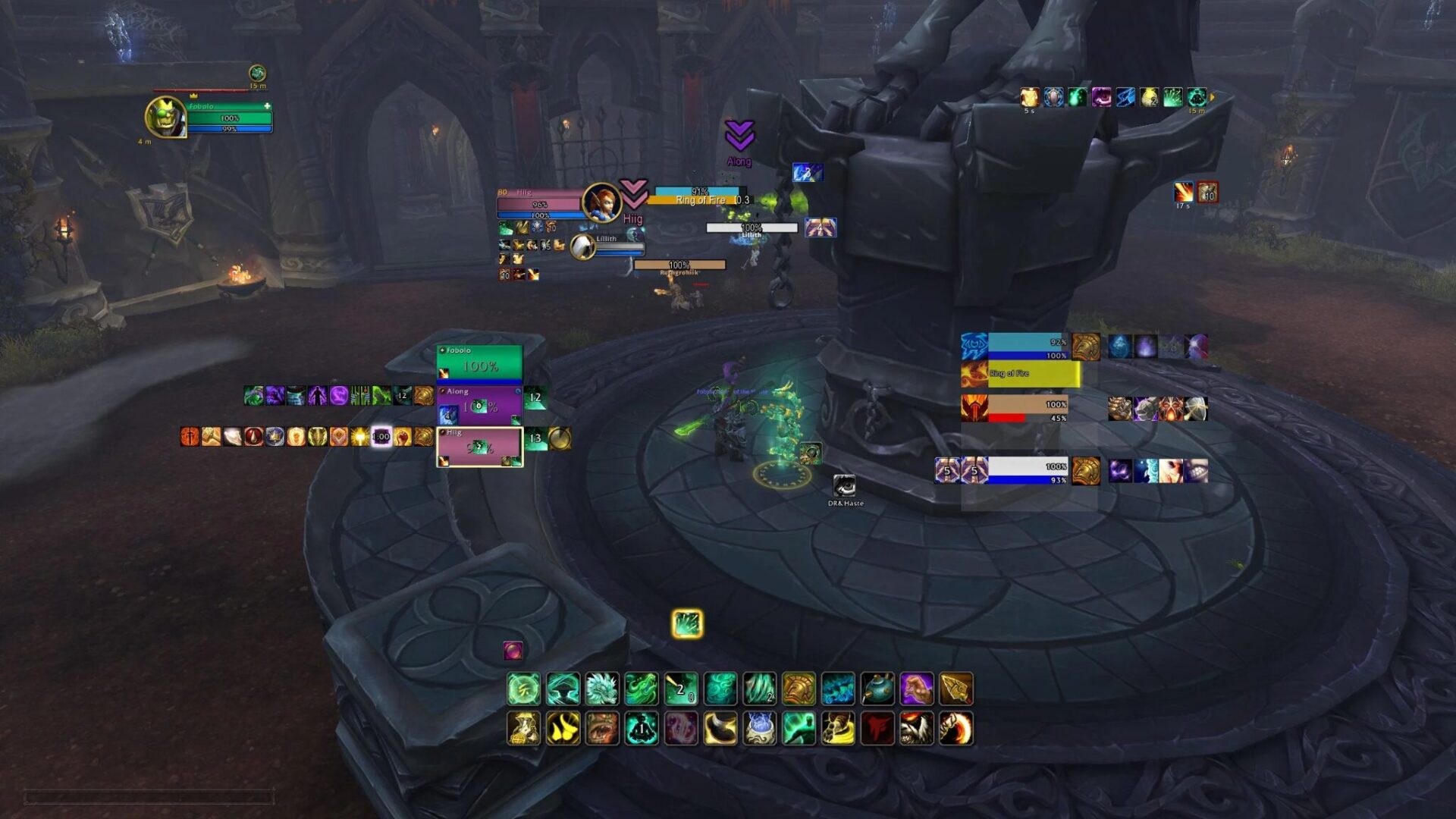This screenshot has height=819, width=1456.
Task: Click the pink orb icon above the action bar
Action: point(513,650)
